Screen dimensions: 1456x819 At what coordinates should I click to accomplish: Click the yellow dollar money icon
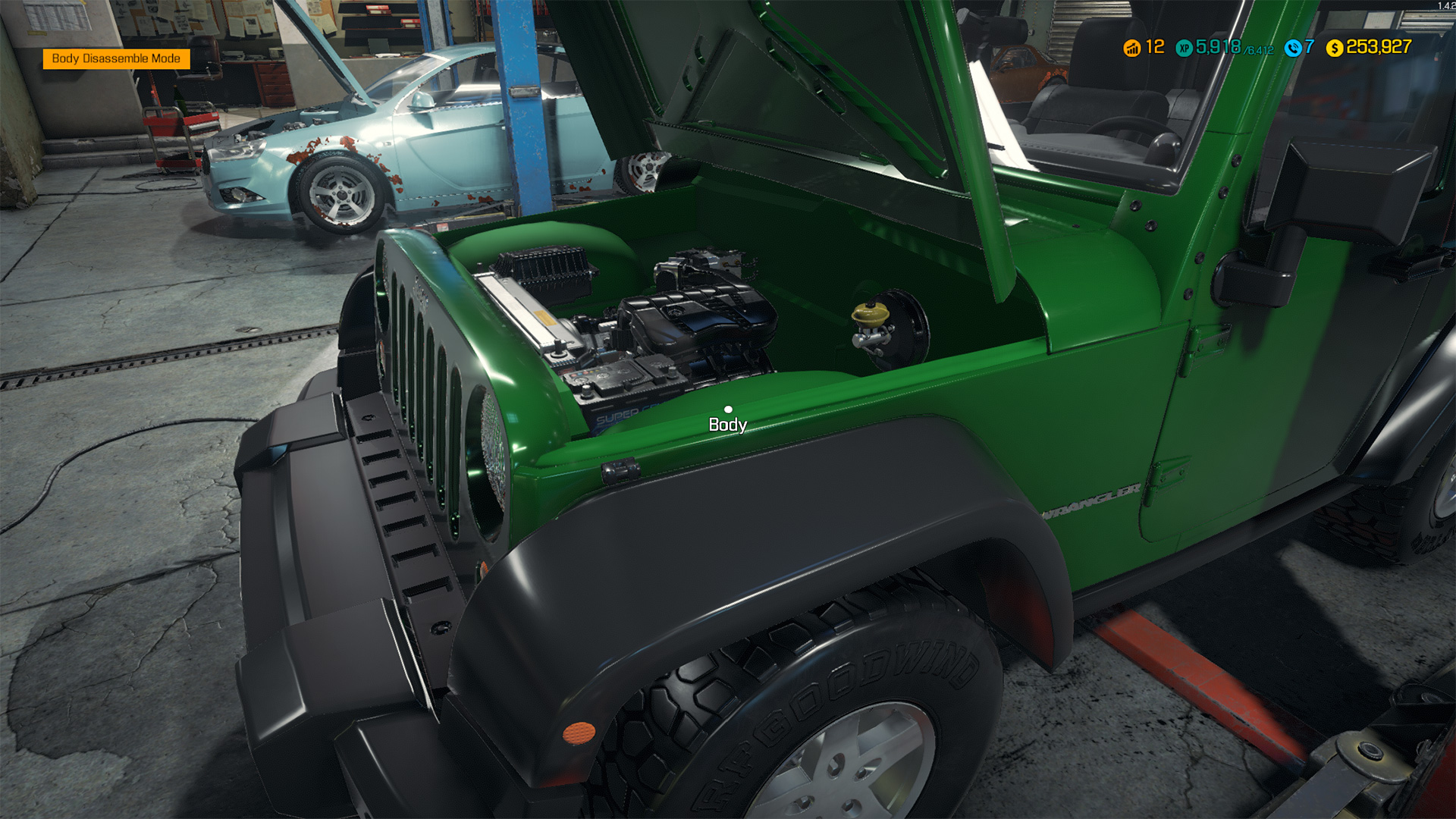(x=1335, y=48)
